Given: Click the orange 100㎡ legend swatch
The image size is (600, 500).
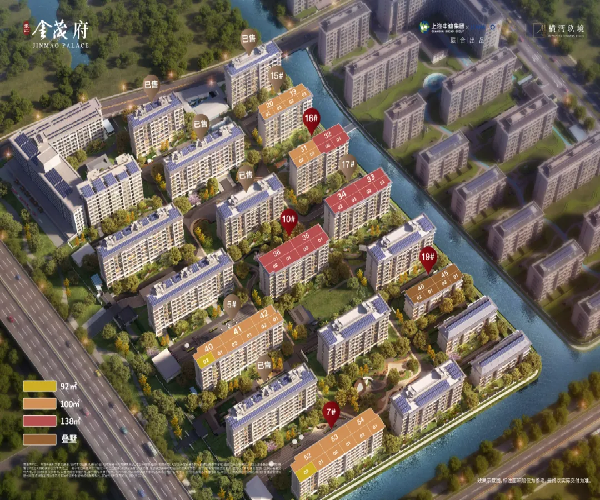Looking at the screenshot, I should pyautogui.click(x=41, y=401).
